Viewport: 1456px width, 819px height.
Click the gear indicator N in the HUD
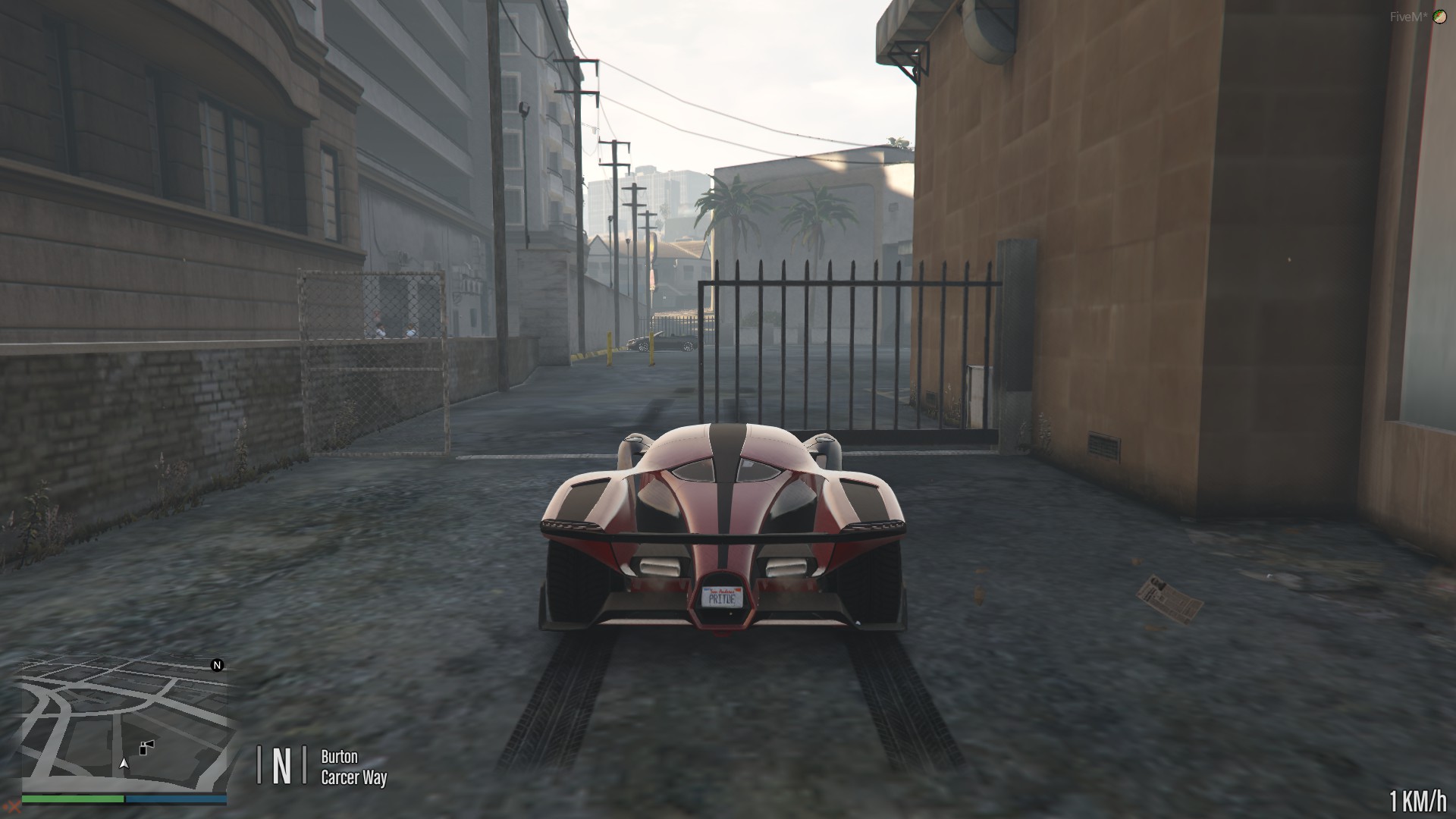[283, 763]
